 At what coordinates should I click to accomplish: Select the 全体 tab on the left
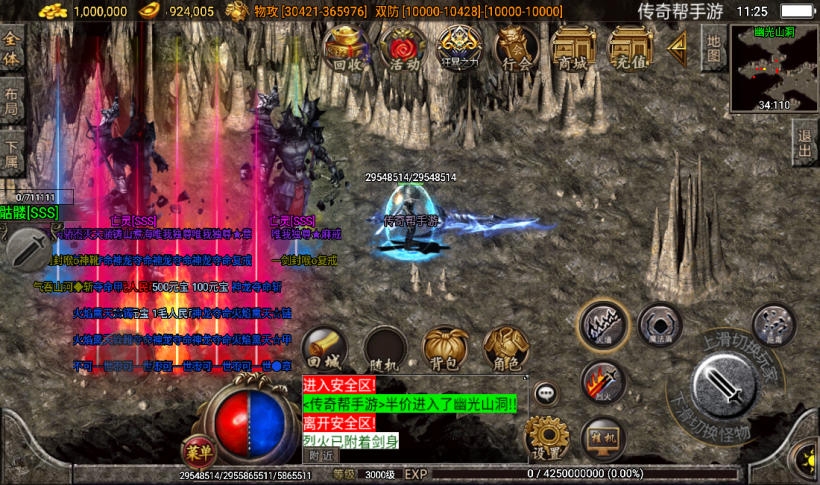tap(12, 49)
